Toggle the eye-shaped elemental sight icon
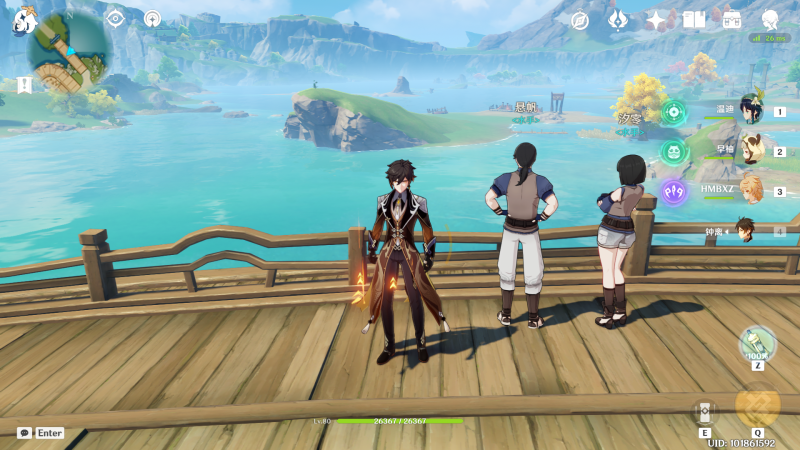 click(115, 18)
